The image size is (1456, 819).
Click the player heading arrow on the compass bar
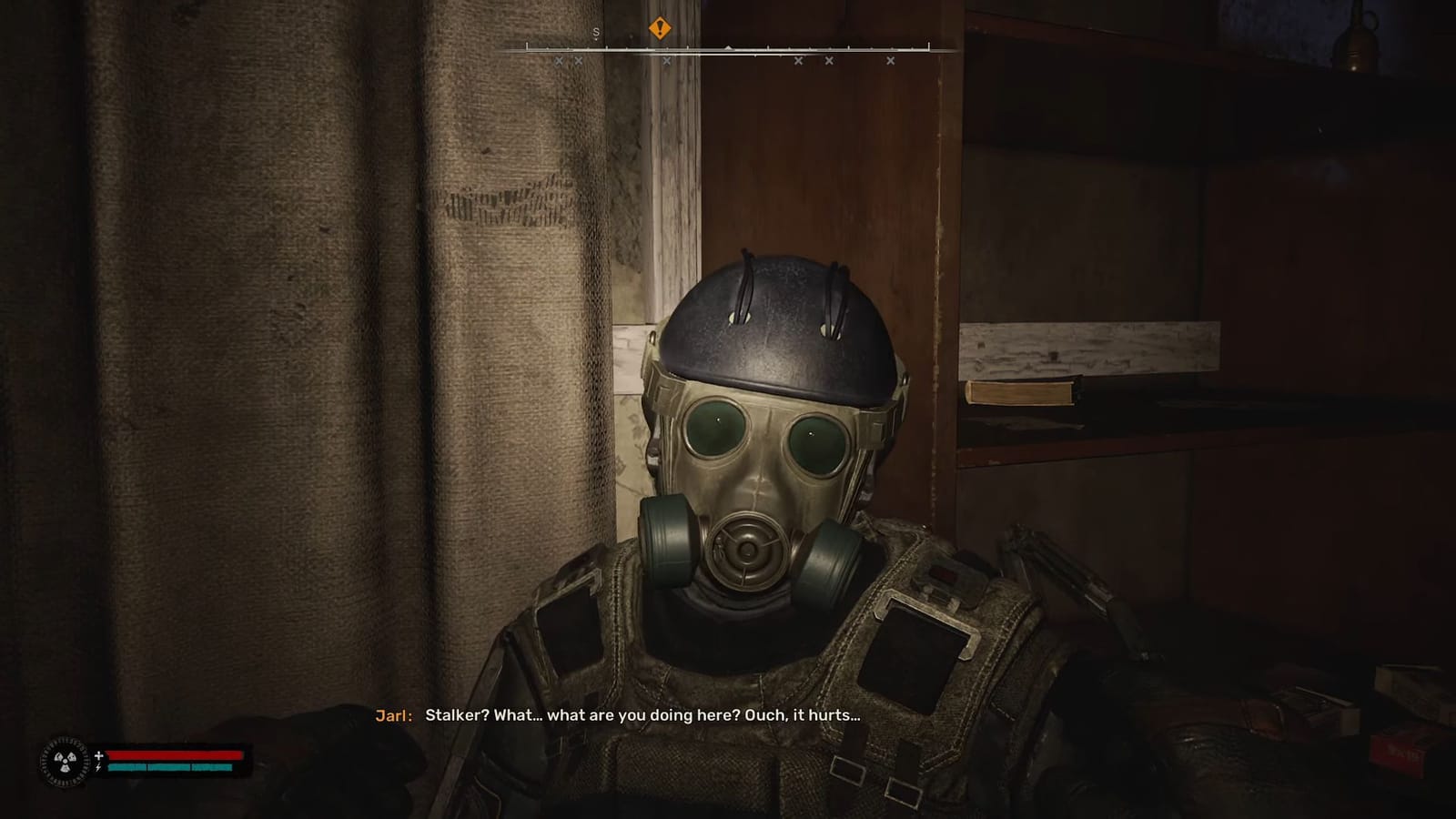tap(728, 46)
